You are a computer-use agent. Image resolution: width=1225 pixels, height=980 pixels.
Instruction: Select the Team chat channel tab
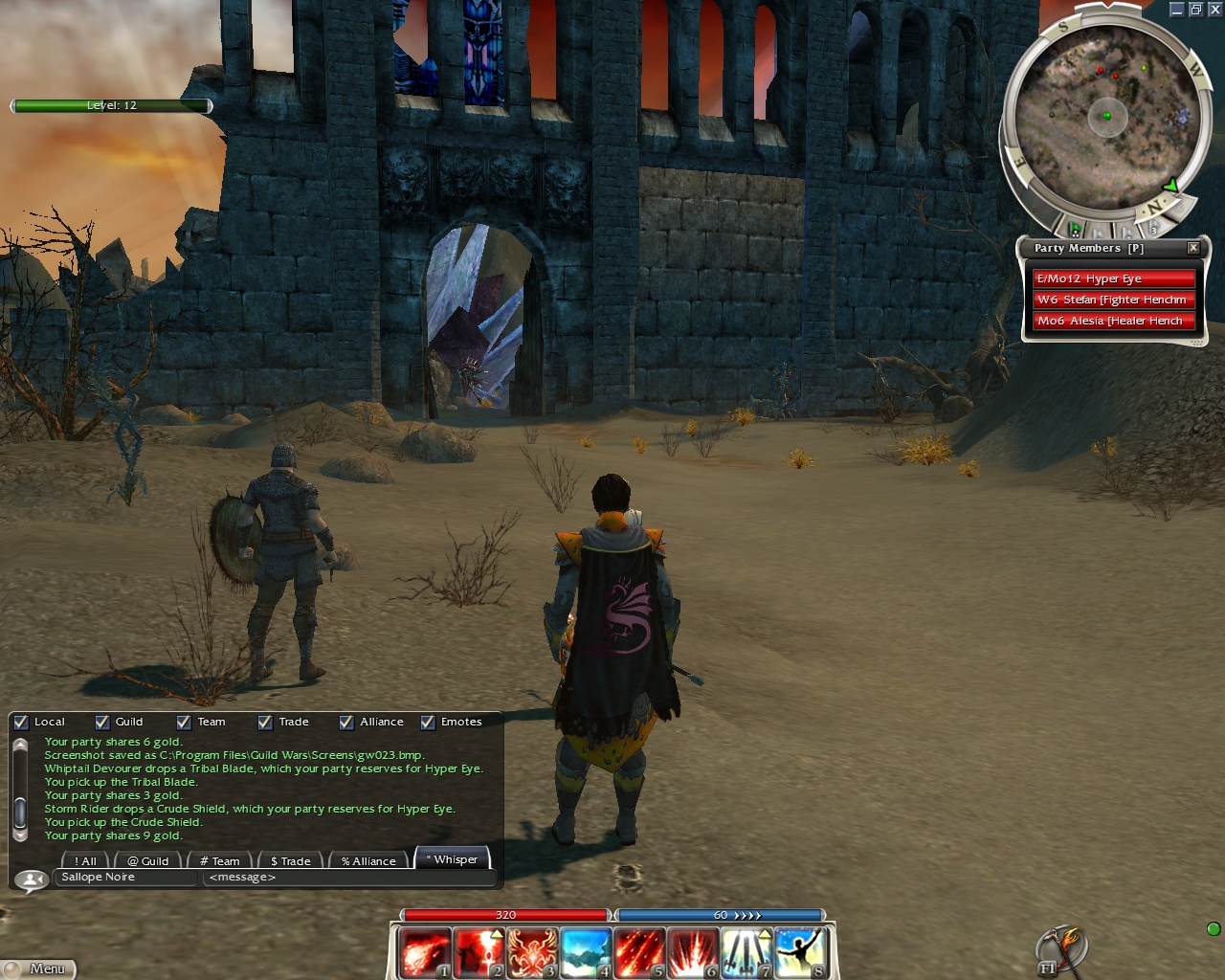tap(220, 861)
